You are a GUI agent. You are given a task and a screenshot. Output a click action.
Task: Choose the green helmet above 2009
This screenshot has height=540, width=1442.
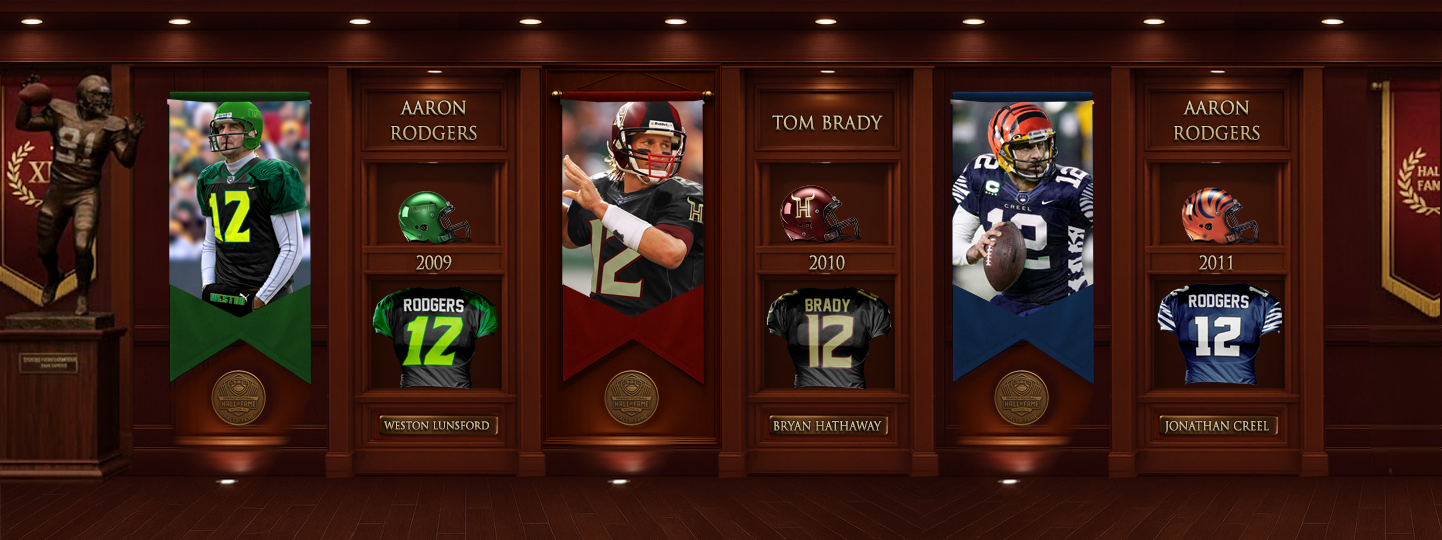[433, 217]
